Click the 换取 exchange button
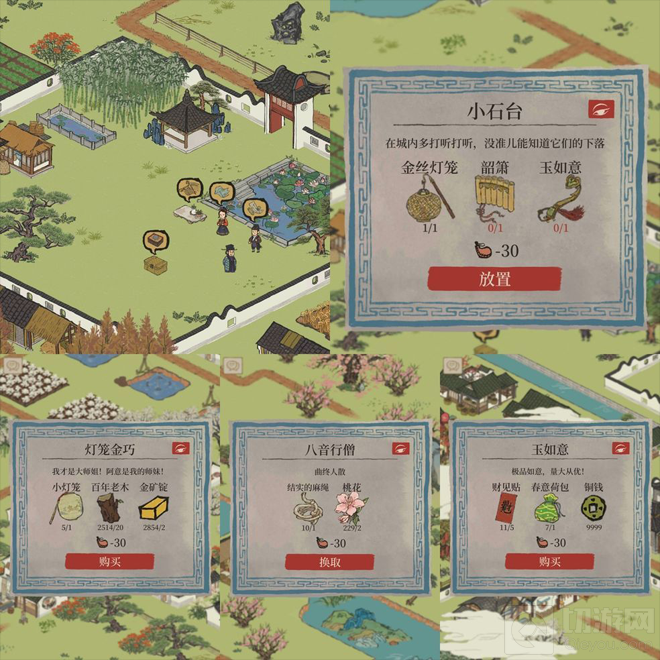Screen dimensions: 660x660 (329, 561)
